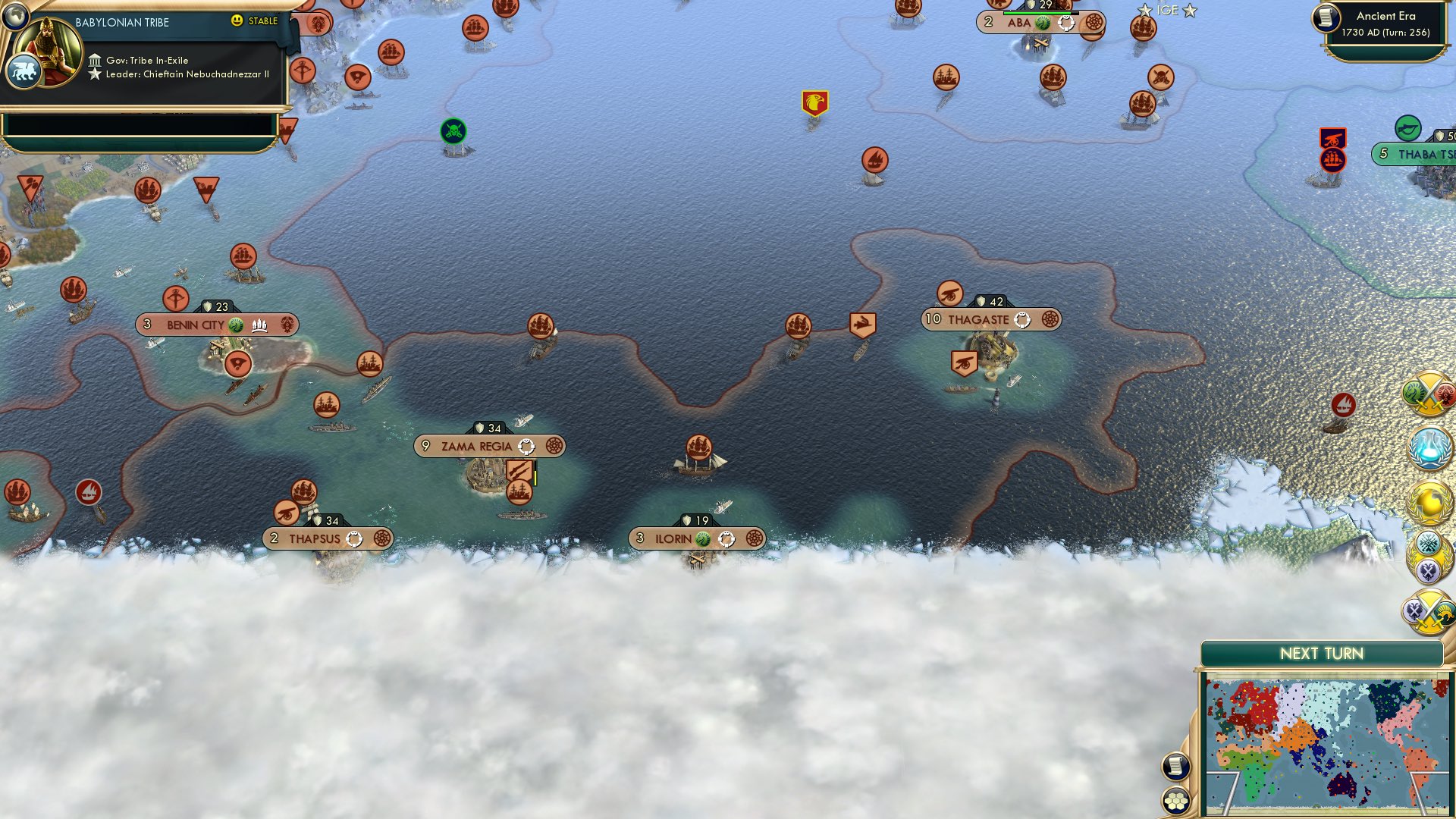Open the IGE editor from the top bar

point(1168,11)
